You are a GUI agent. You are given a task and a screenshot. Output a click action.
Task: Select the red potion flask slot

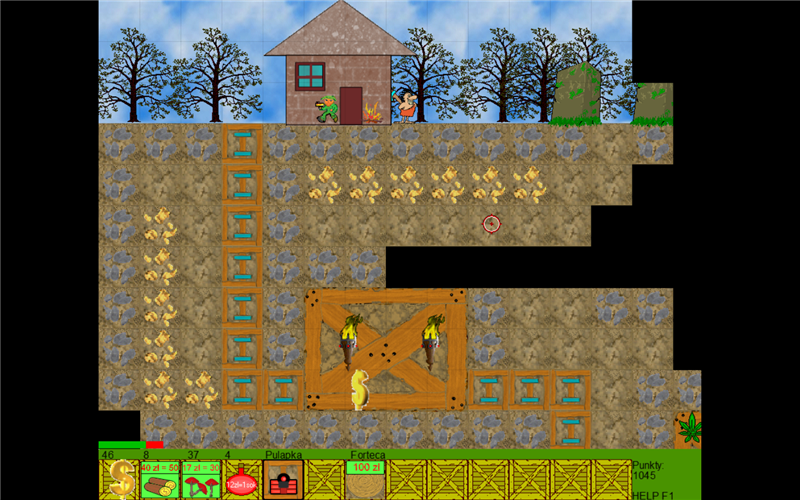point(242,479)
